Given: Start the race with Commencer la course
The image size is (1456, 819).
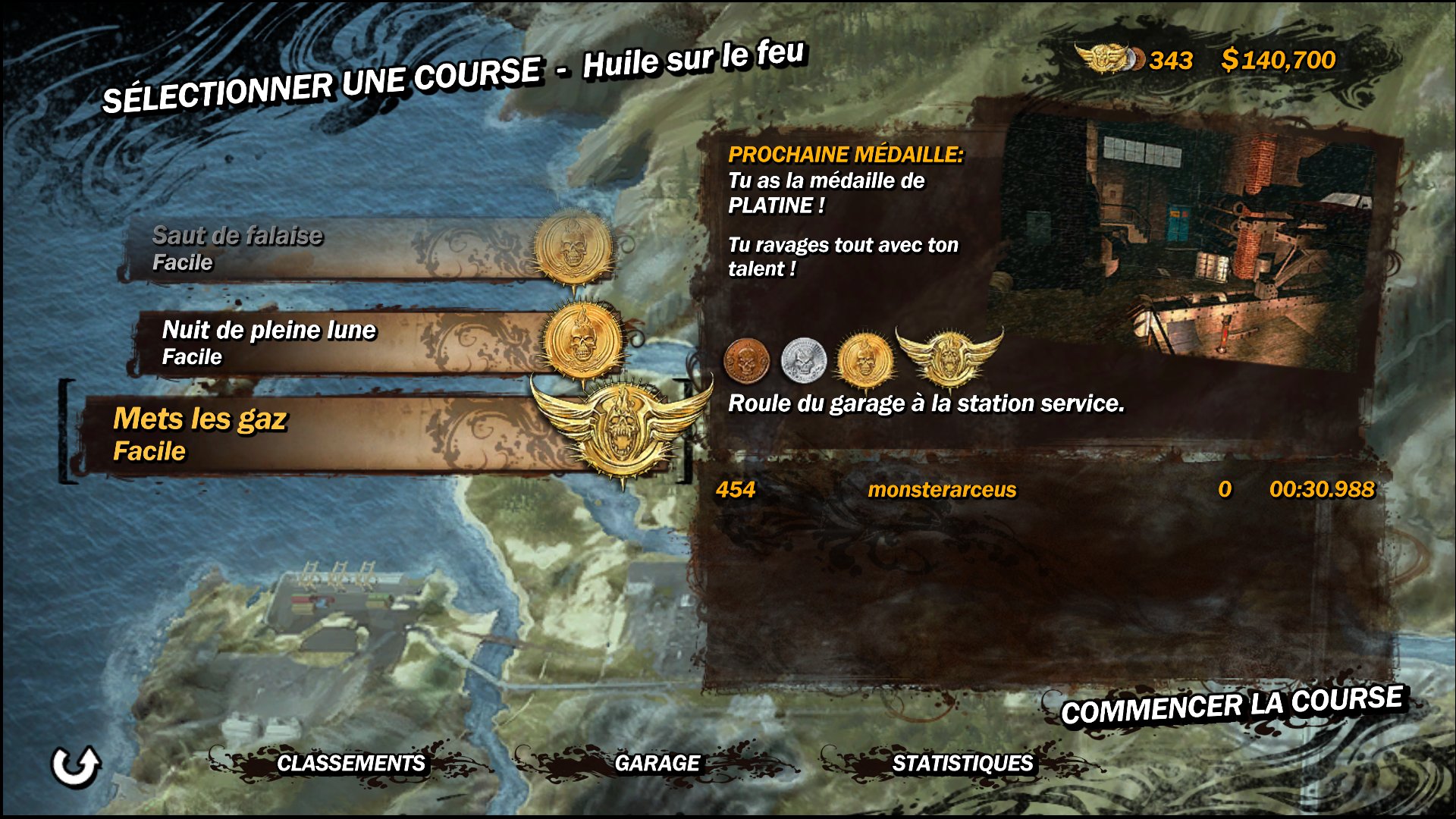Looking at the screenshot, I should (1232, 705).
